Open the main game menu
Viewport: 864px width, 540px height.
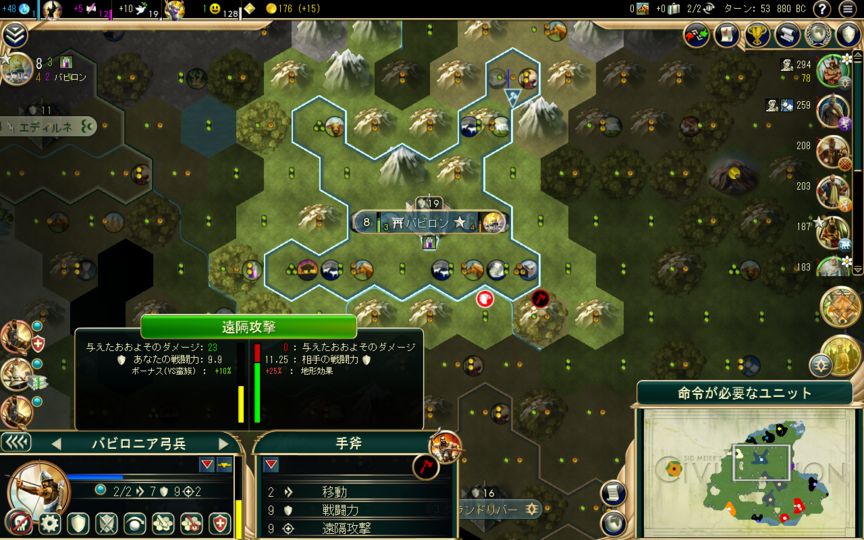[x=847, y=9]
